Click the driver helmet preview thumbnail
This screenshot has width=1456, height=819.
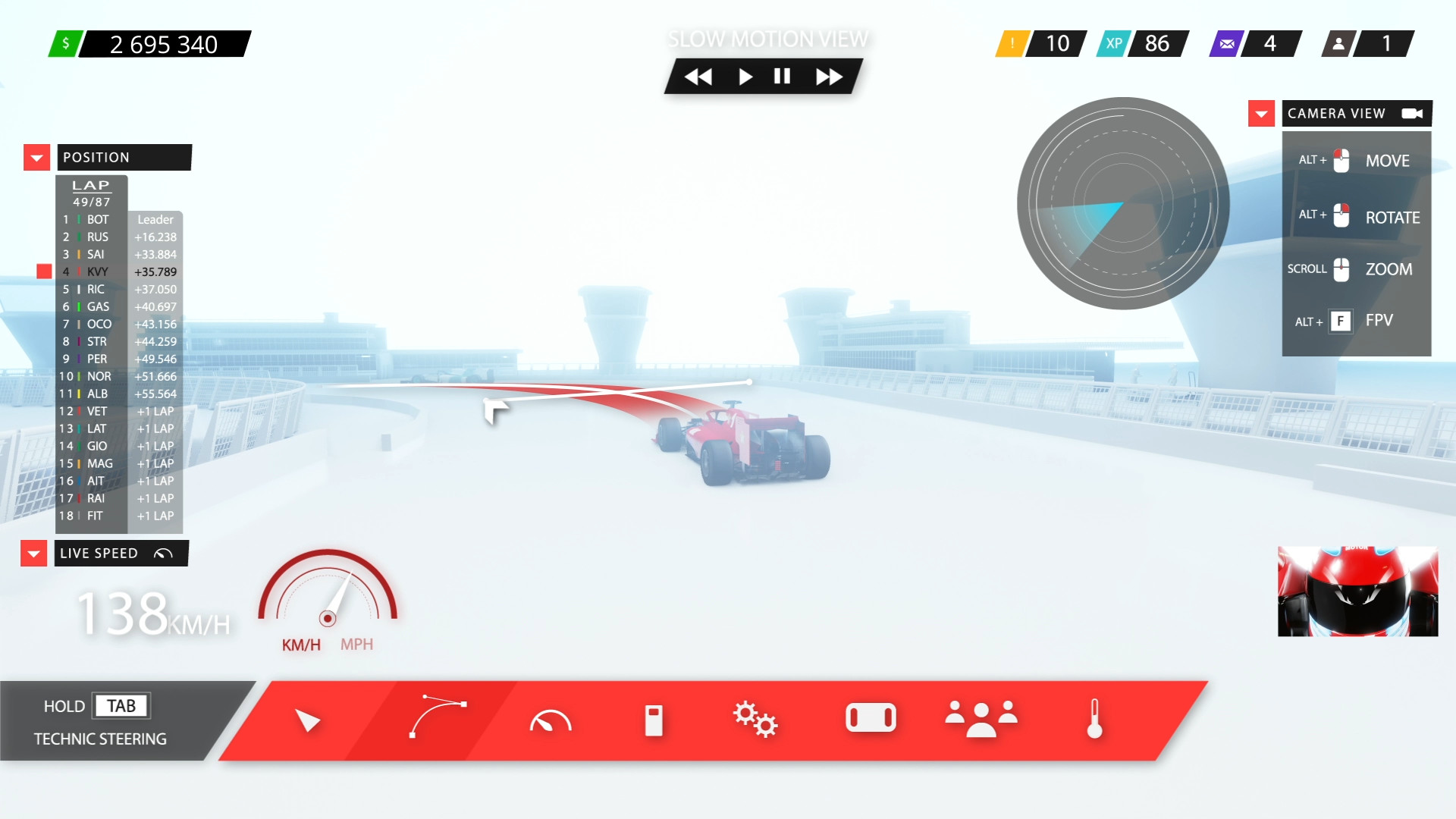(1357, 591)
